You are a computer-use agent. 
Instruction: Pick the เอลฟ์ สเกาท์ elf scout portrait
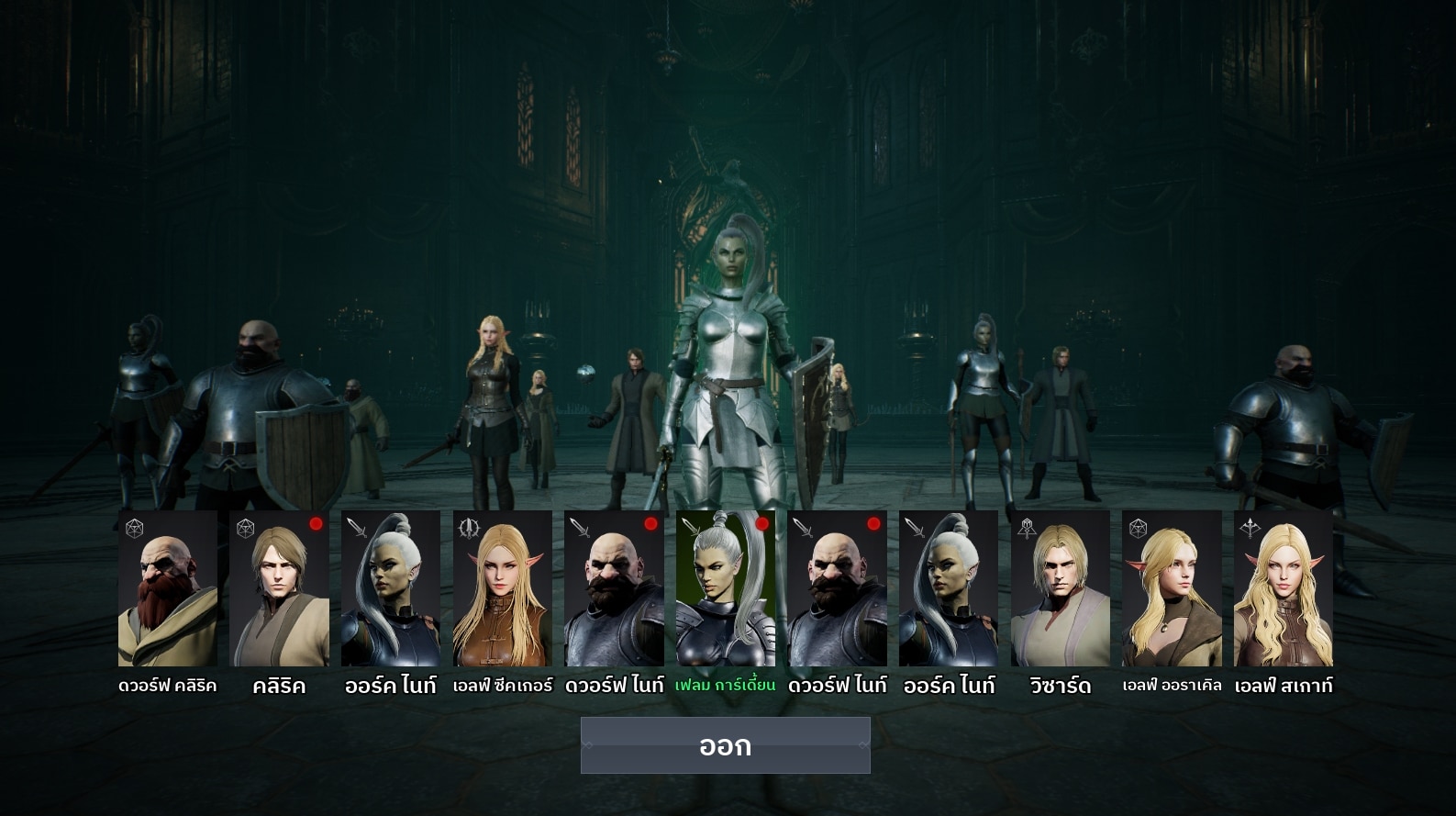[1284, 588]
